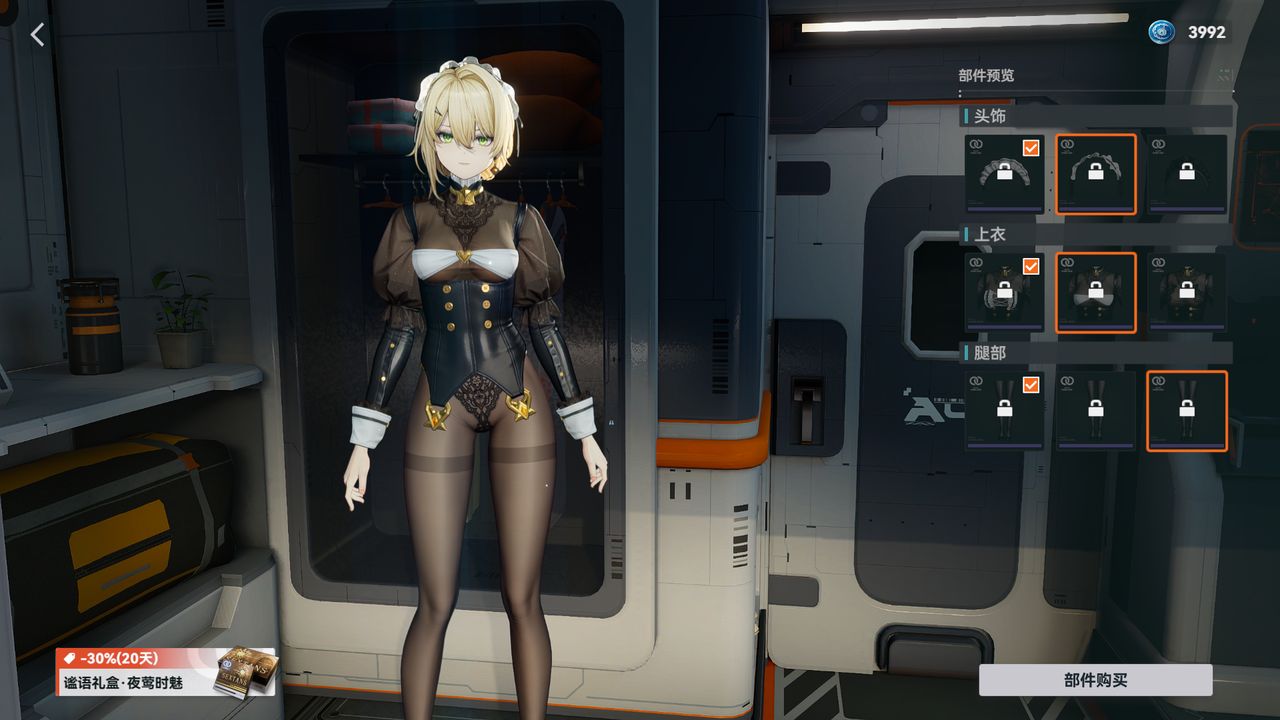Choose the orange-highlighted 腿部 legs part

pyautogui.click(x=1187, y=410)
